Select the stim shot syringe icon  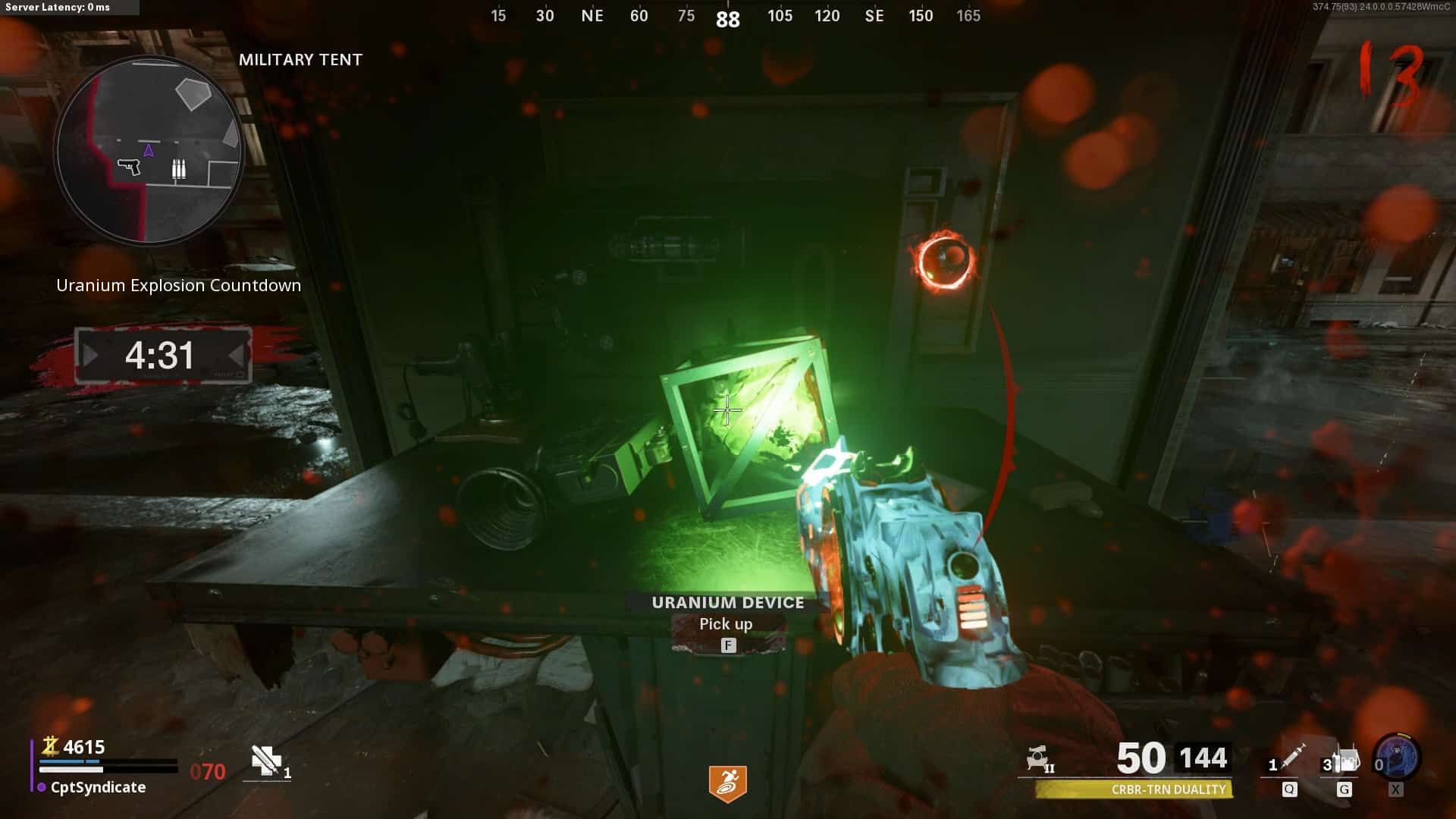tap(1291, 757)
